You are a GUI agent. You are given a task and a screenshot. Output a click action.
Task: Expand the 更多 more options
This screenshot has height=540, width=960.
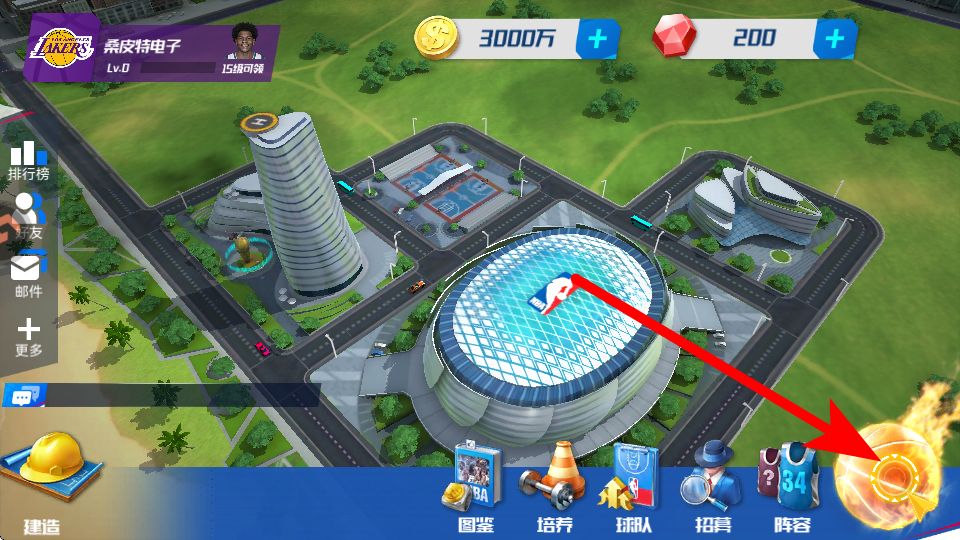click(28, 336)
